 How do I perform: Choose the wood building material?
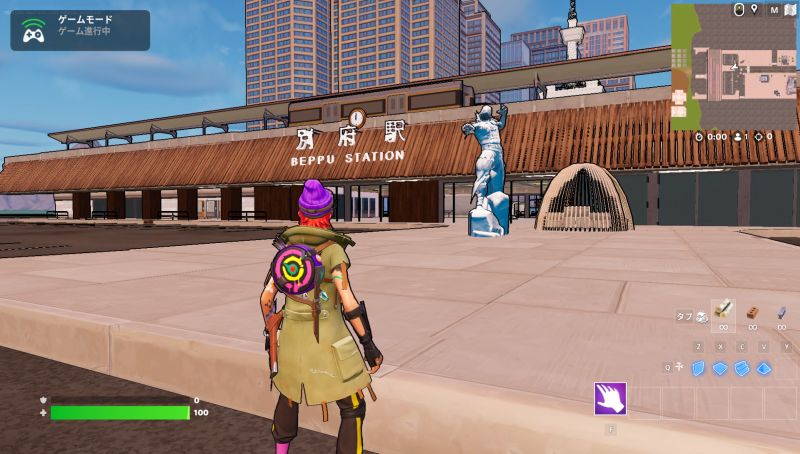click(x=723, y=311)
